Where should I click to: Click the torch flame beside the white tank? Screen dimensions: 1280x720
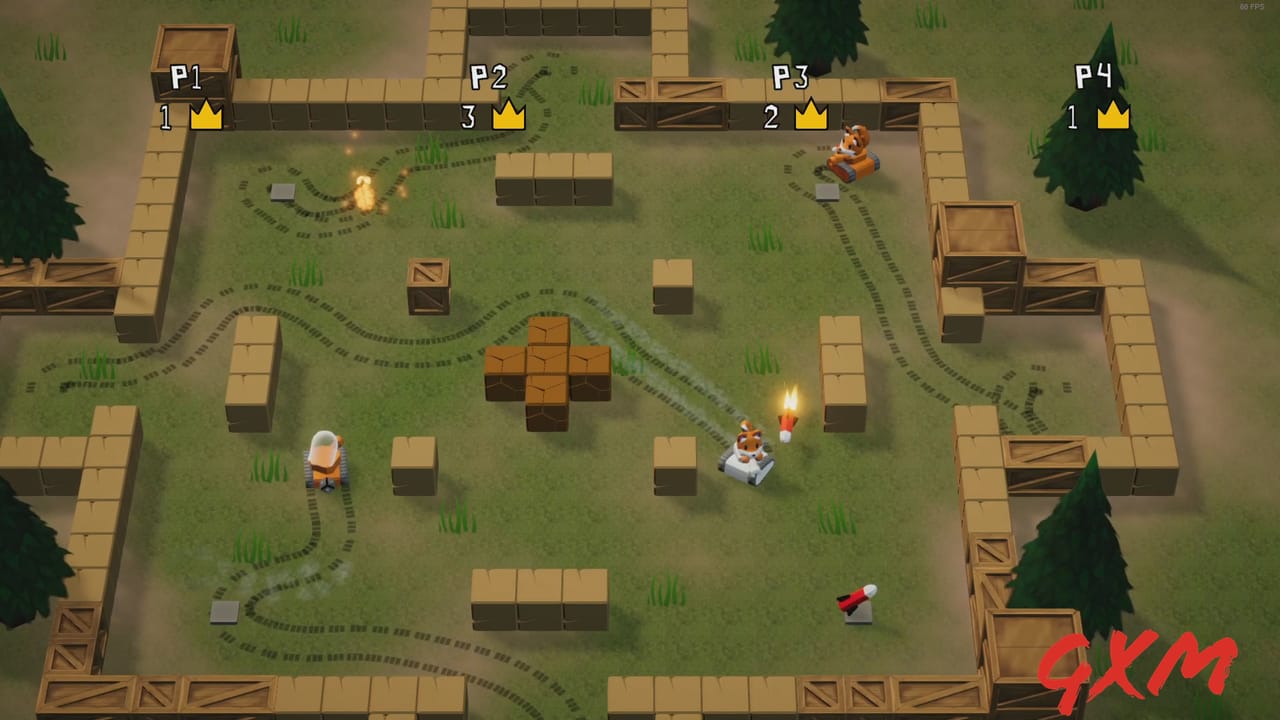point(788,405)
